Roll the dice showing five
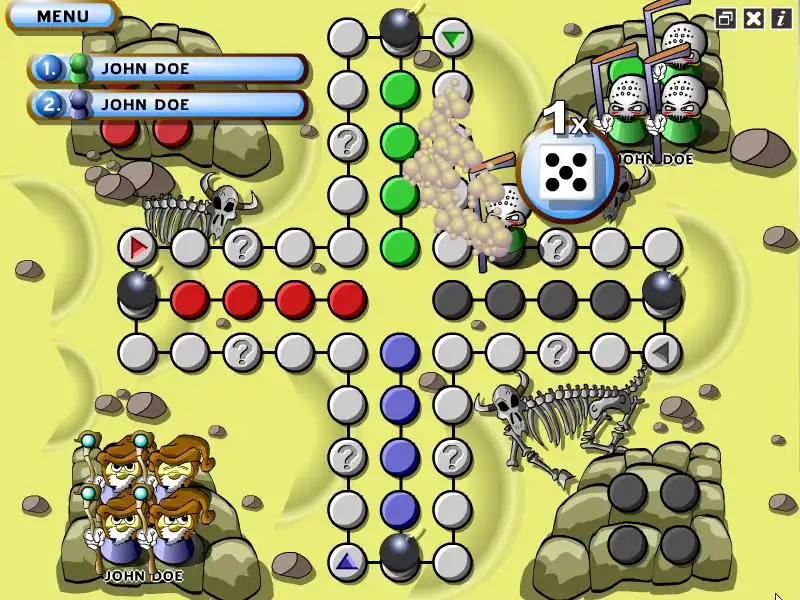Viewport: 800px width, 600px height. [x=566, y=172]
